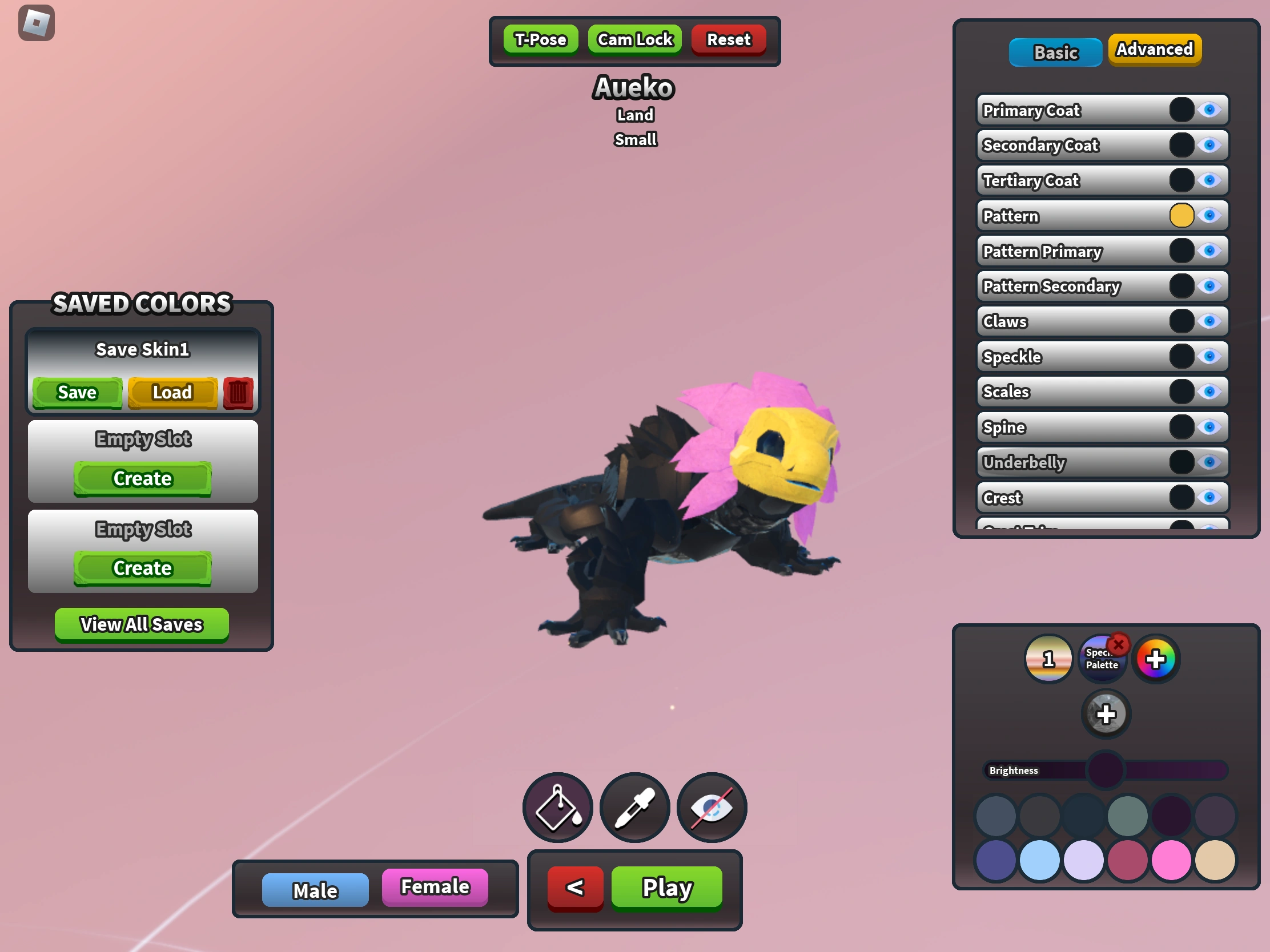Viewport: 1270px width, 952px height.
Task: Delete Save Skin1 with the trash icon
Action: [238, 393]
